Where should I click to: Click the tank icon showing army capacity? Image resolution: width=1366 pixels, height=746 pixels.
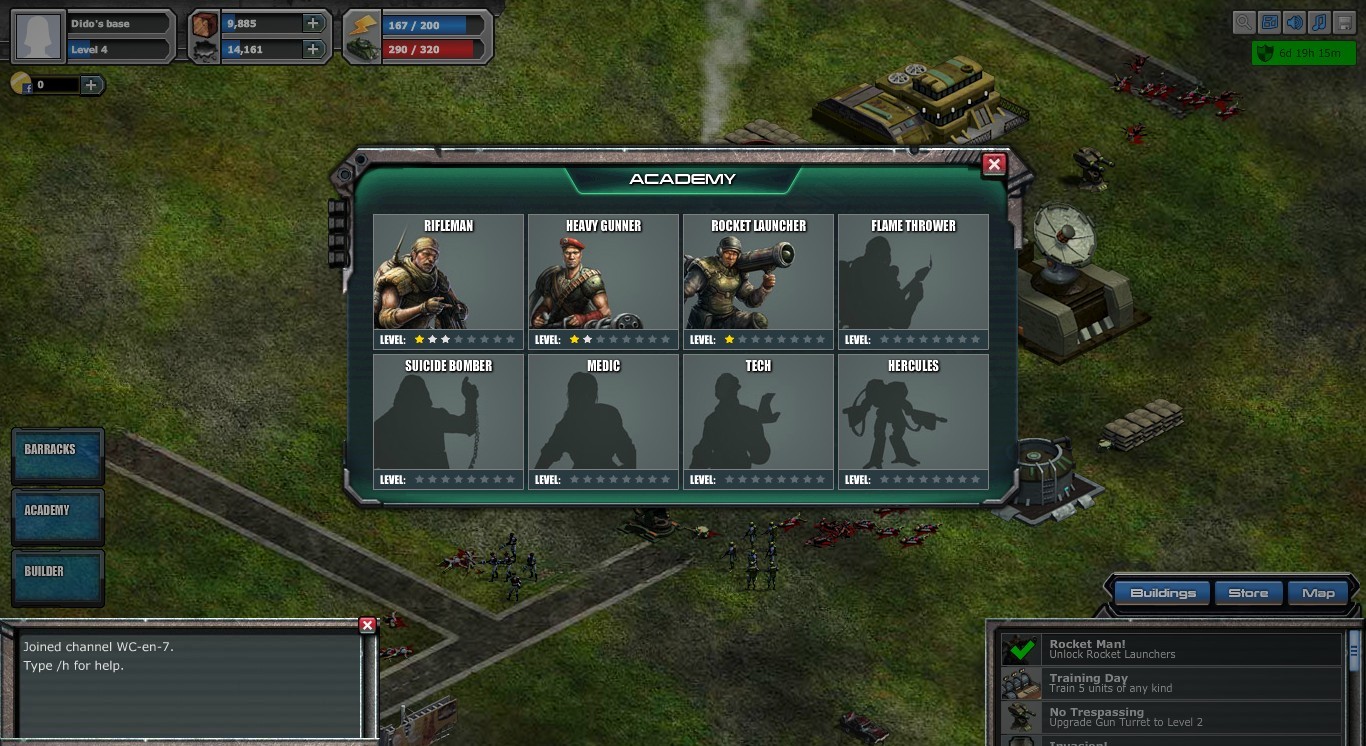[361, 48]
